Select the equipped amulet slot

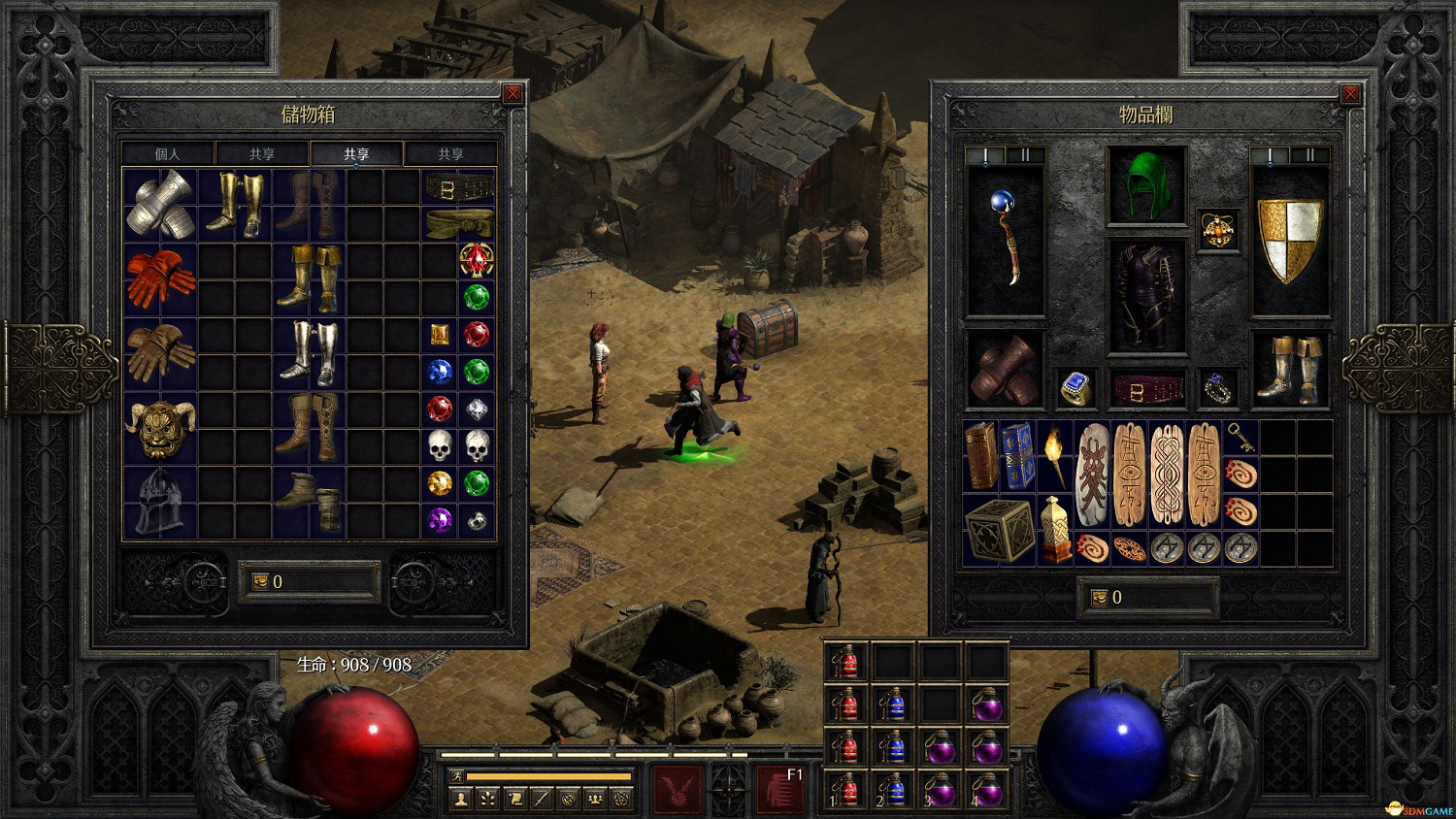[x=1218, y=230]
